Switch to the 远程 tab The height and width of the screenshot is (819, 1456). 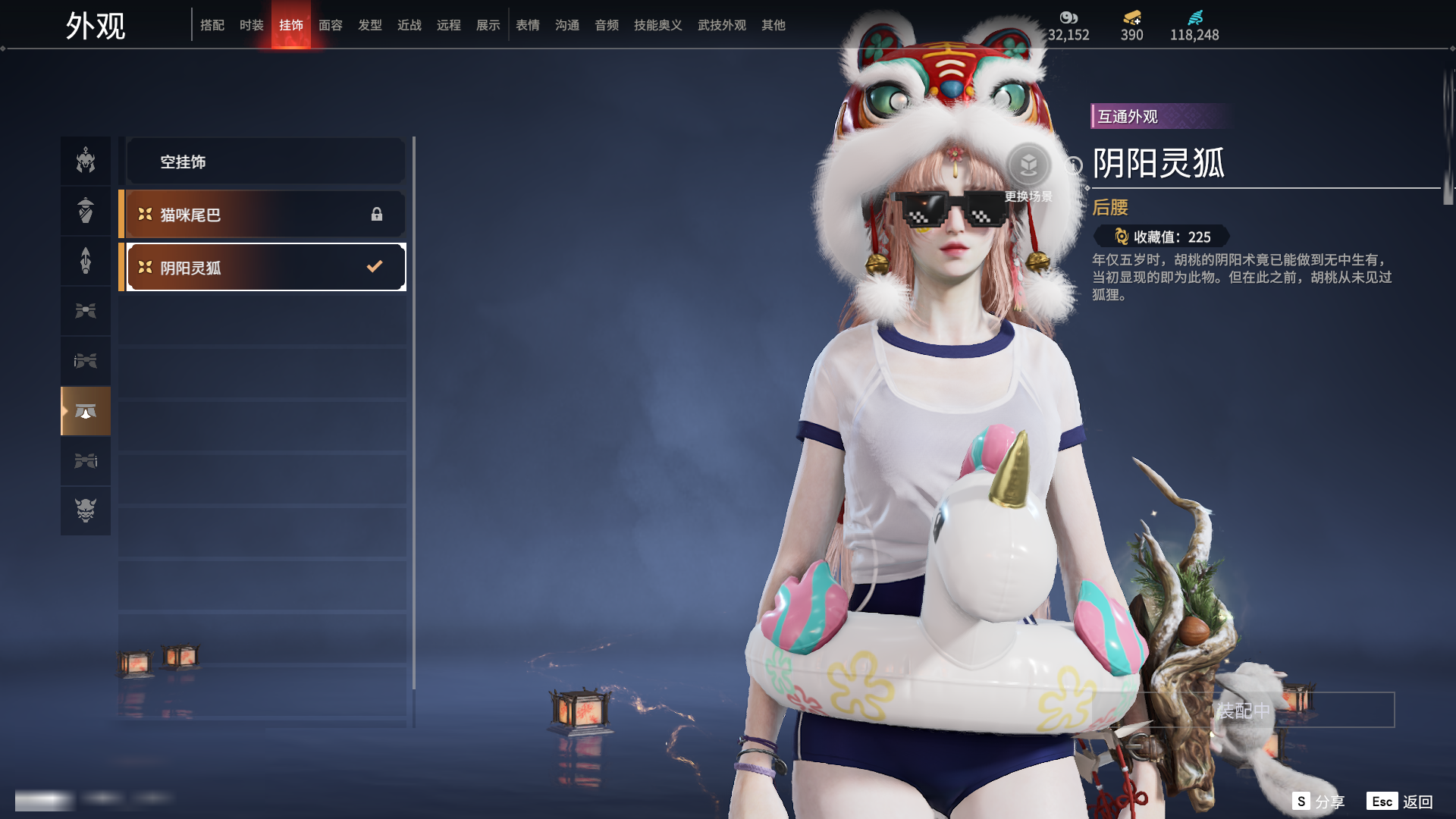[448, 25]
